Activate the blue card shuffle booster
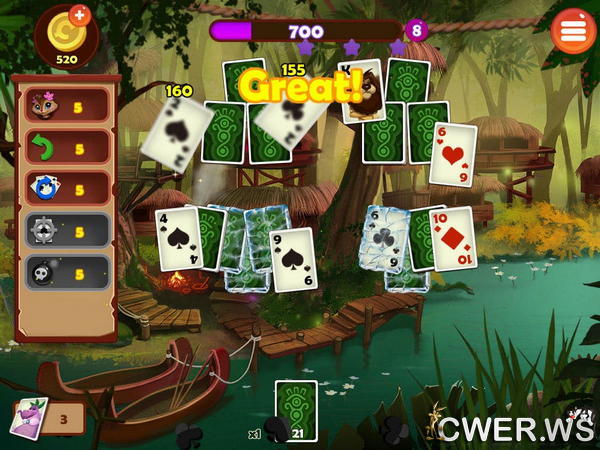The width and height of the screenshot is (600, 450). pyautogui.click(x=66, y=189)
